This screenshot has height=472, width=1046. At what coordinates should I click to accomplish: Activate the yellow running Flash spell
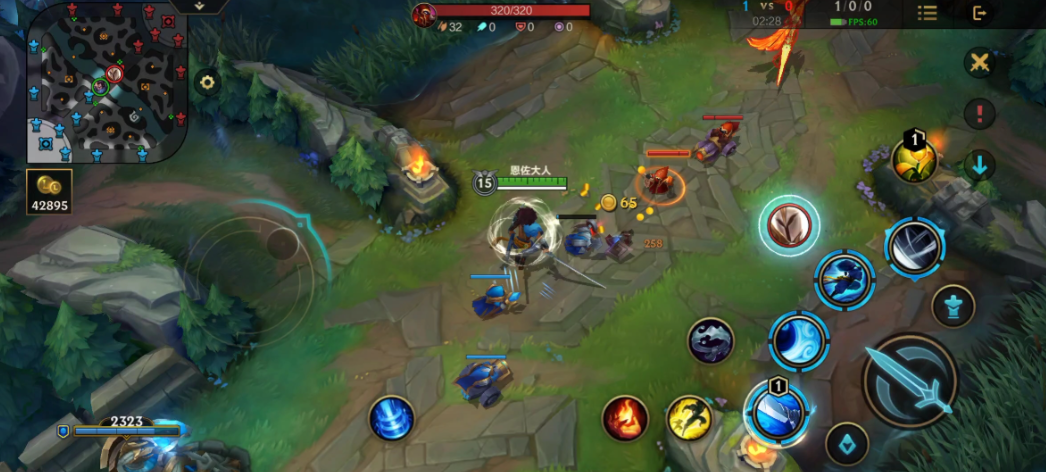pos(689,417)
